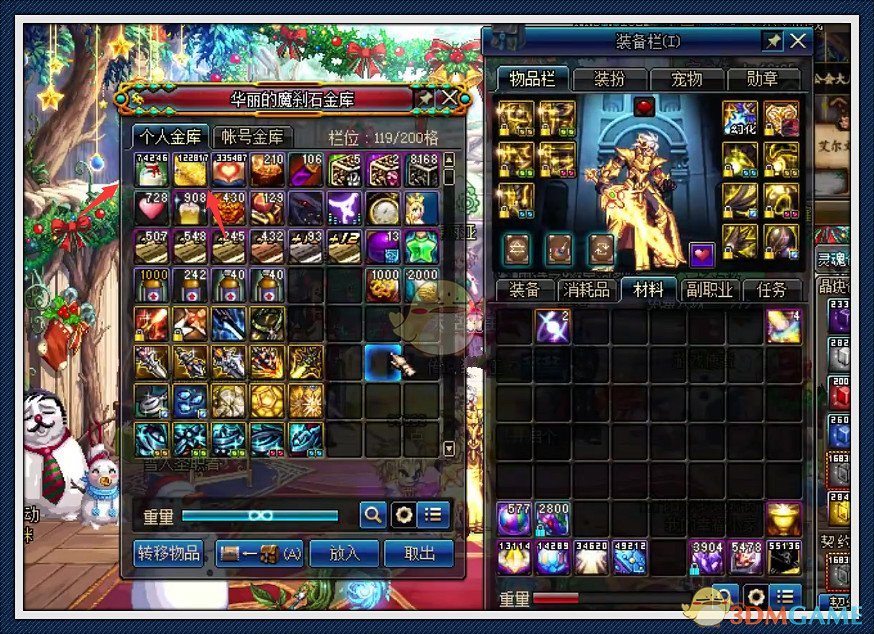The image size is (874, 634).
Task: Open the vault search magnifier
Action: [372, 515]
